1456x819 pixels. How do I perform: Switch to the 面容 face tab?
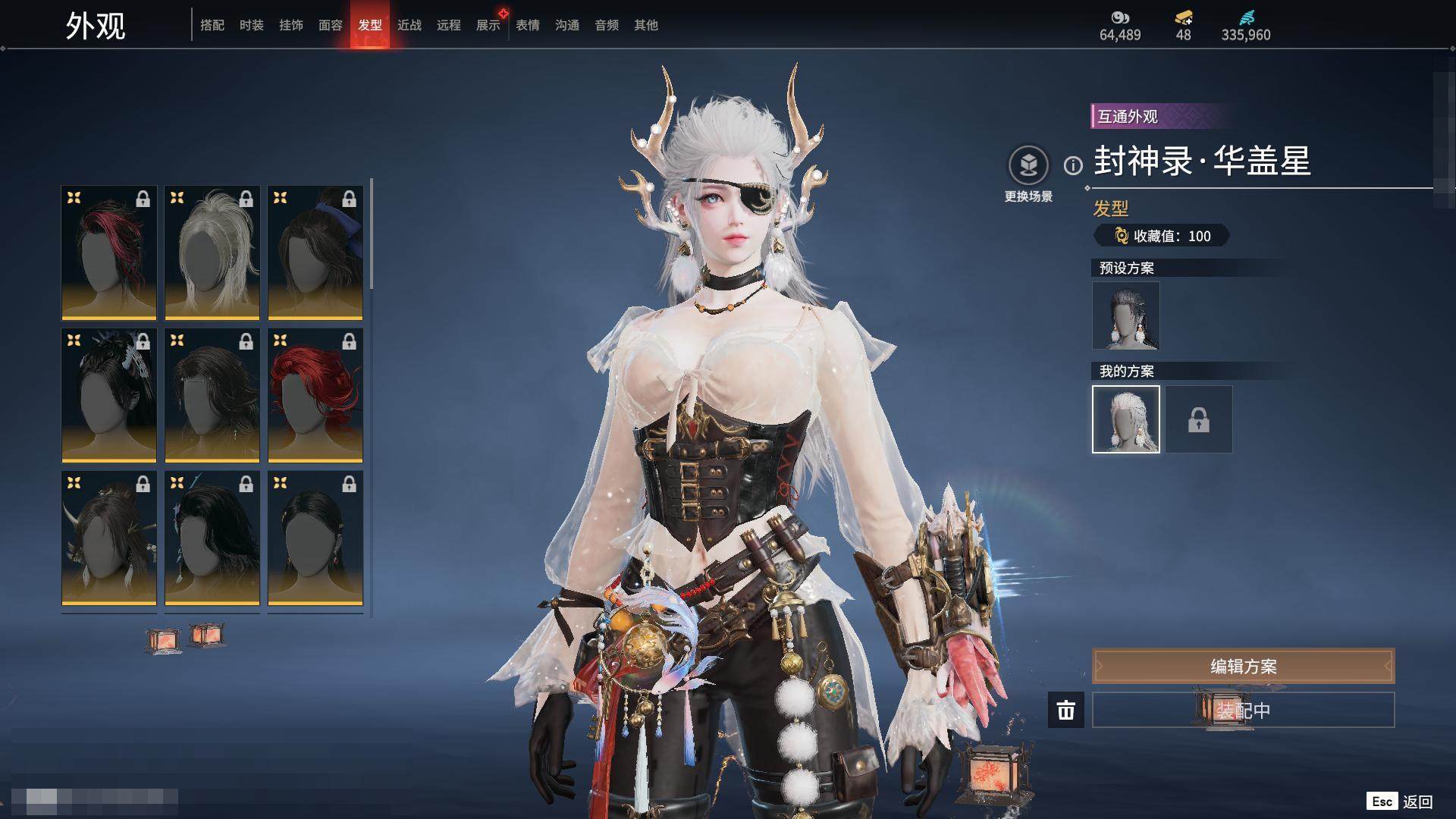pyautogui.click(x=331, y=25)
